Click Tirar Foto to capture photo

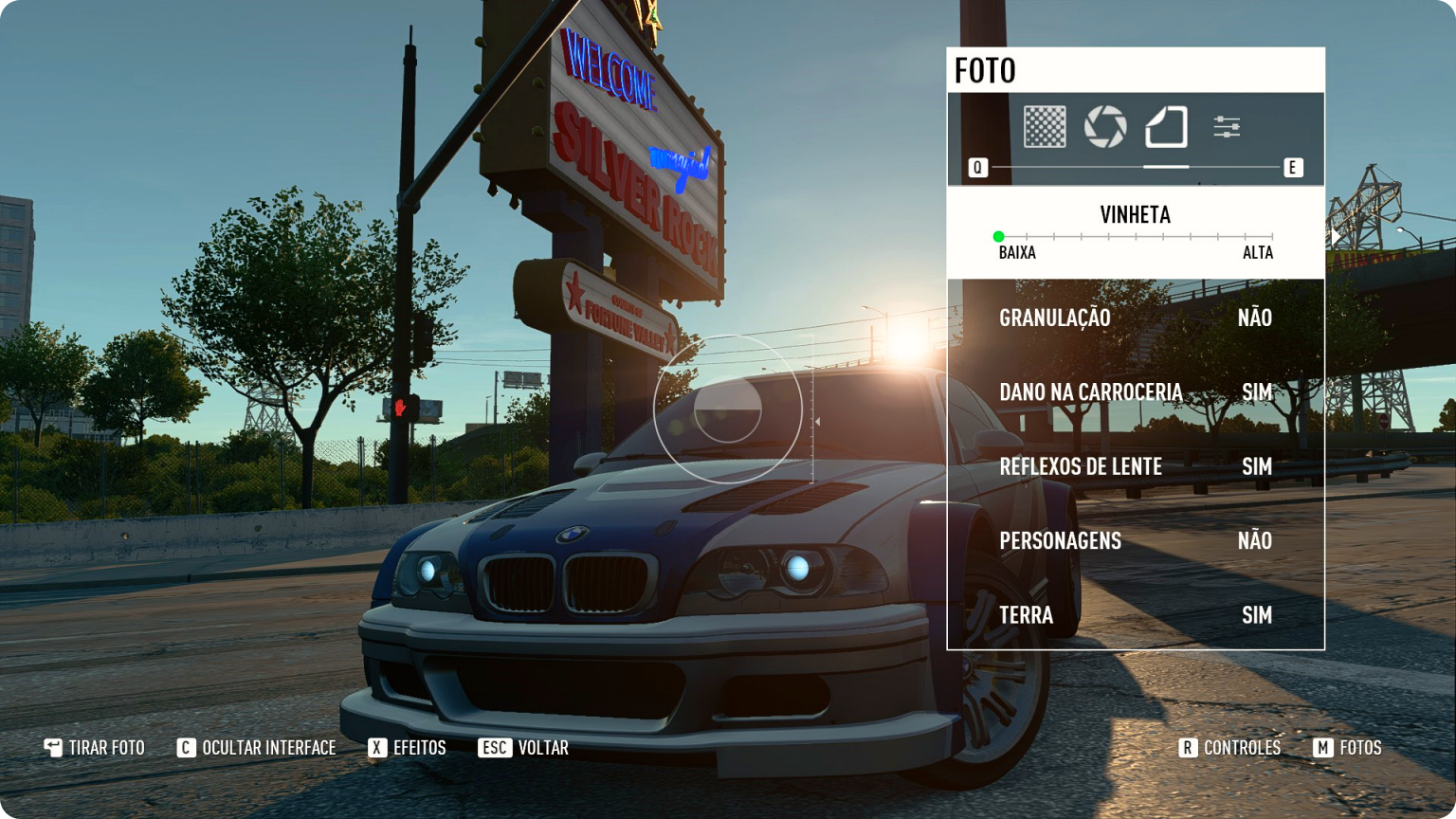click(95, 748)
